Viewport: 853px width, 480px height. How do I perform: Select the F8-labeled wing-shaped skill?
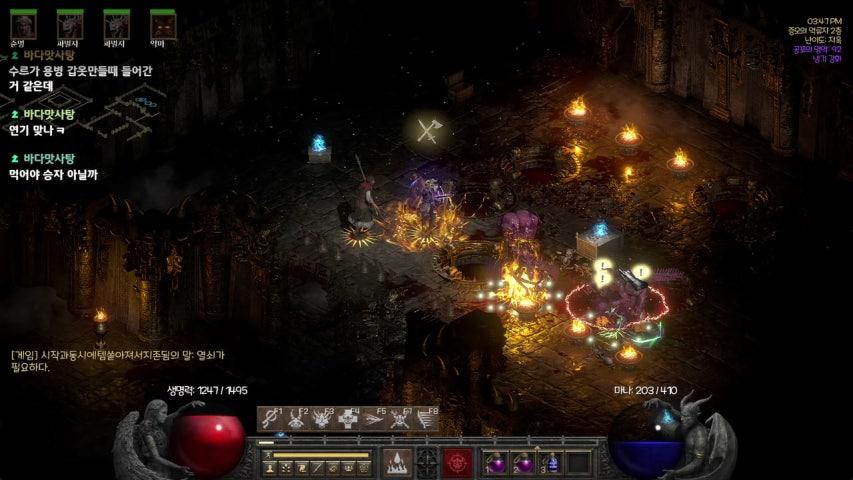click(425, 419)
